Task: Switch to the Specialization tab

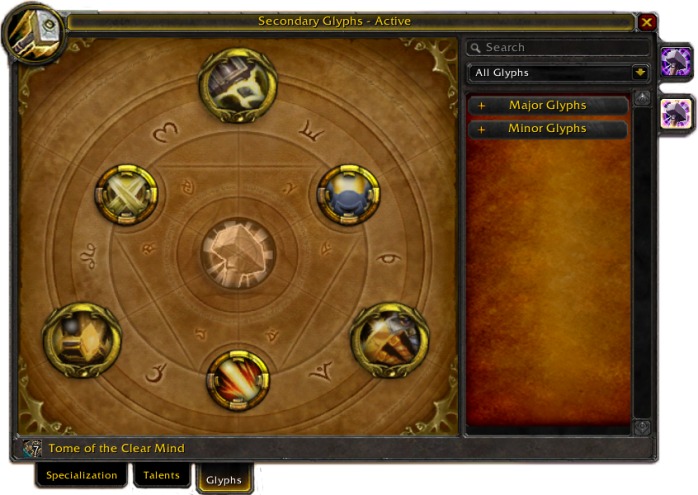Action: click(x=82, y=476)
